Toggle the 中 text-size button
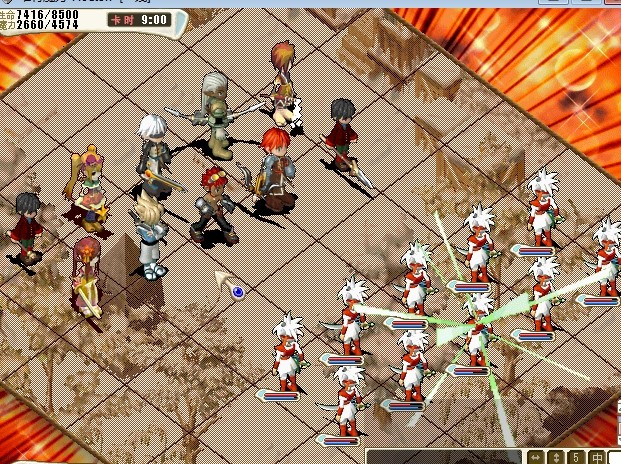Image resolution: width=621 pixels, height=464 pixels. pos(595,457)
